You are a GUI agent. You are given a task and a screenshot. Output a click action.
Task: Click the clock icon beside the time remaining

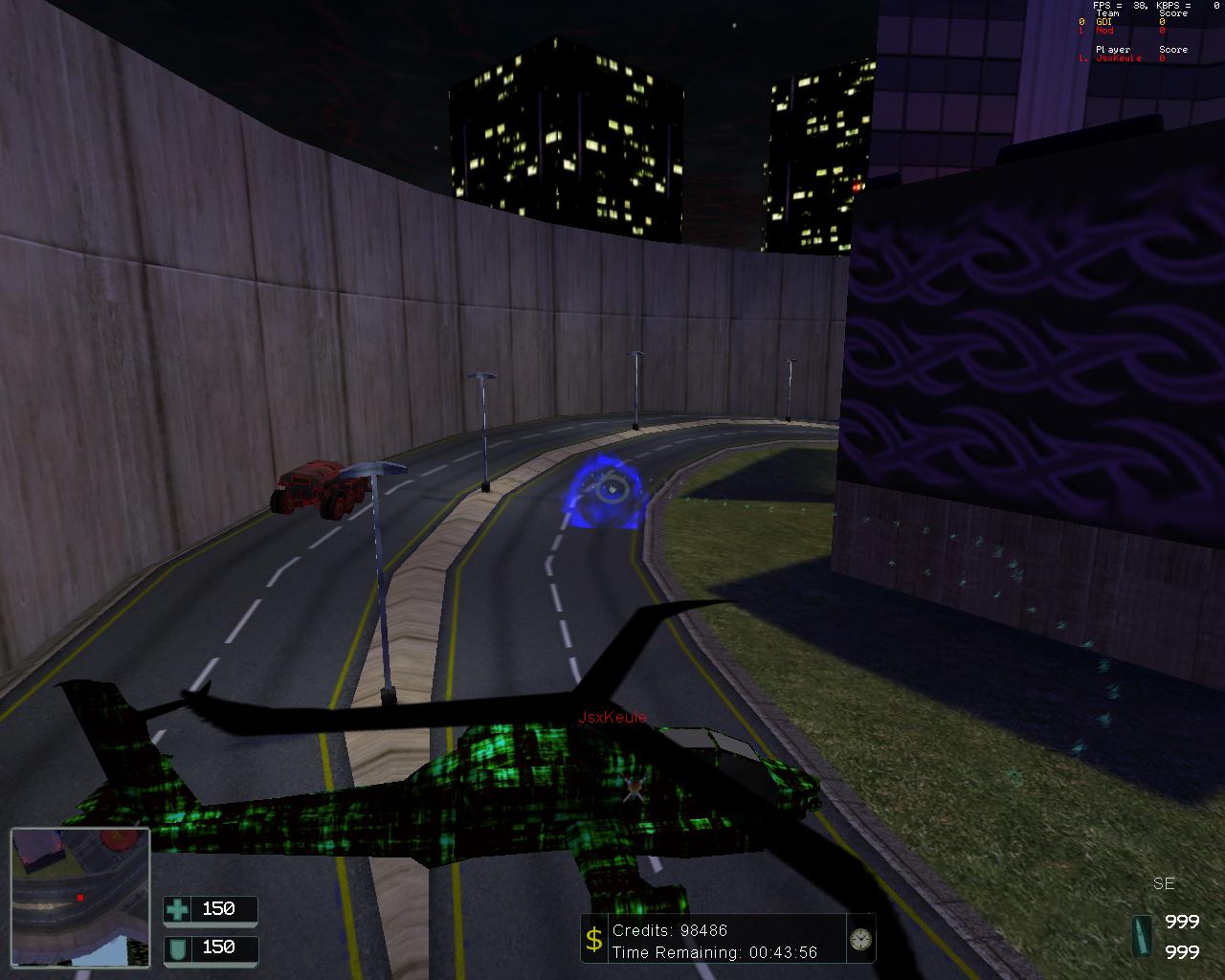pos(860,939)
